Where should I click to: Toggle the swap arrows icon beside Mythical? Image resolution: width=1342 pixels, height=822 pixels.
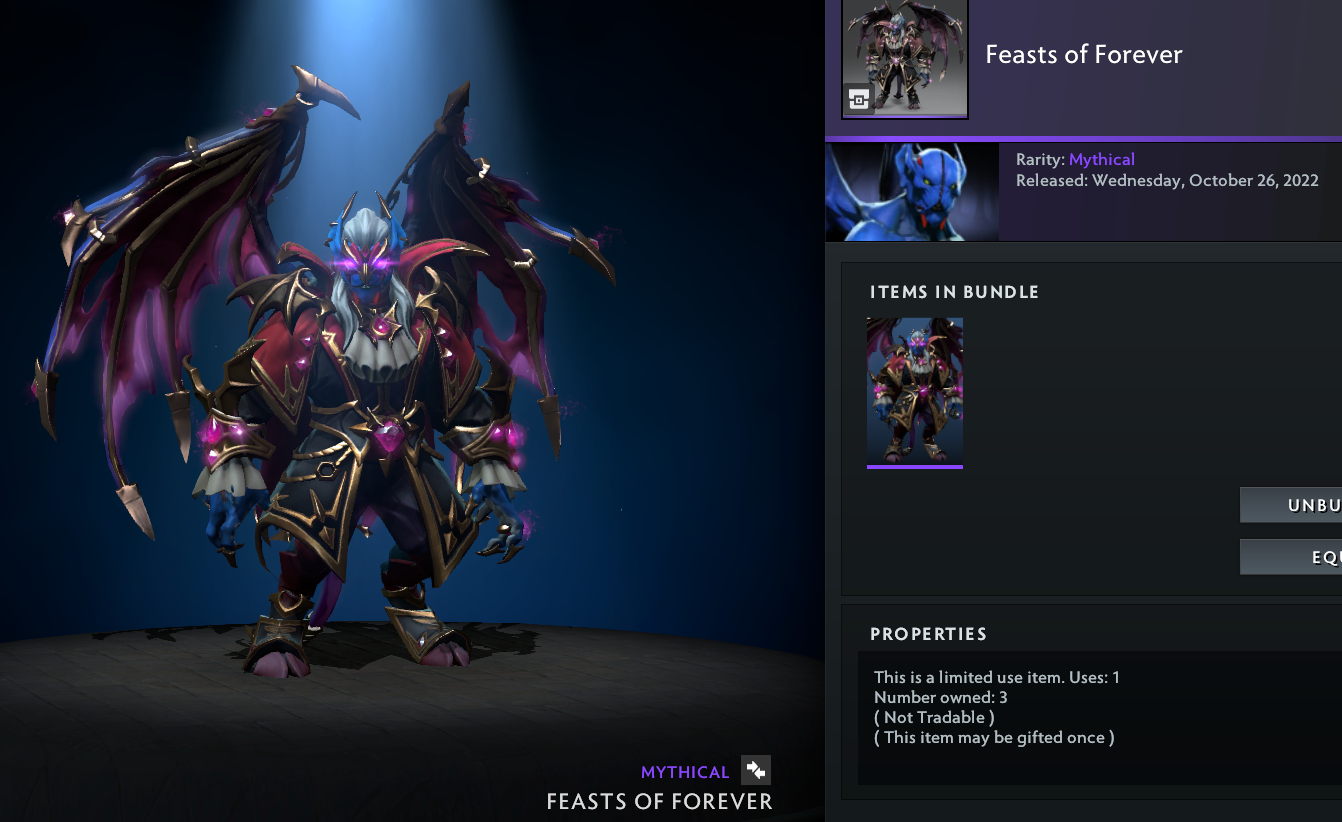click(756, 770)
